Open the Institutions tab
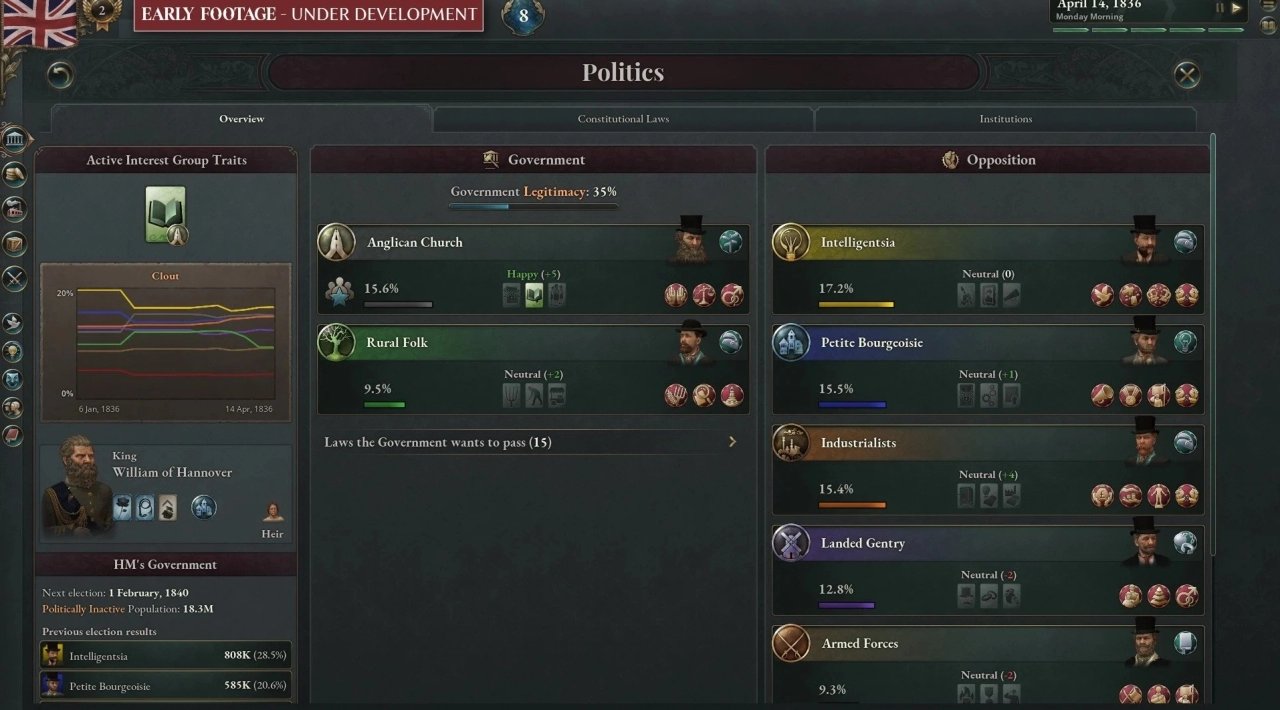The width and height of the screenshot is (1280, 710). coord(1005,119)
